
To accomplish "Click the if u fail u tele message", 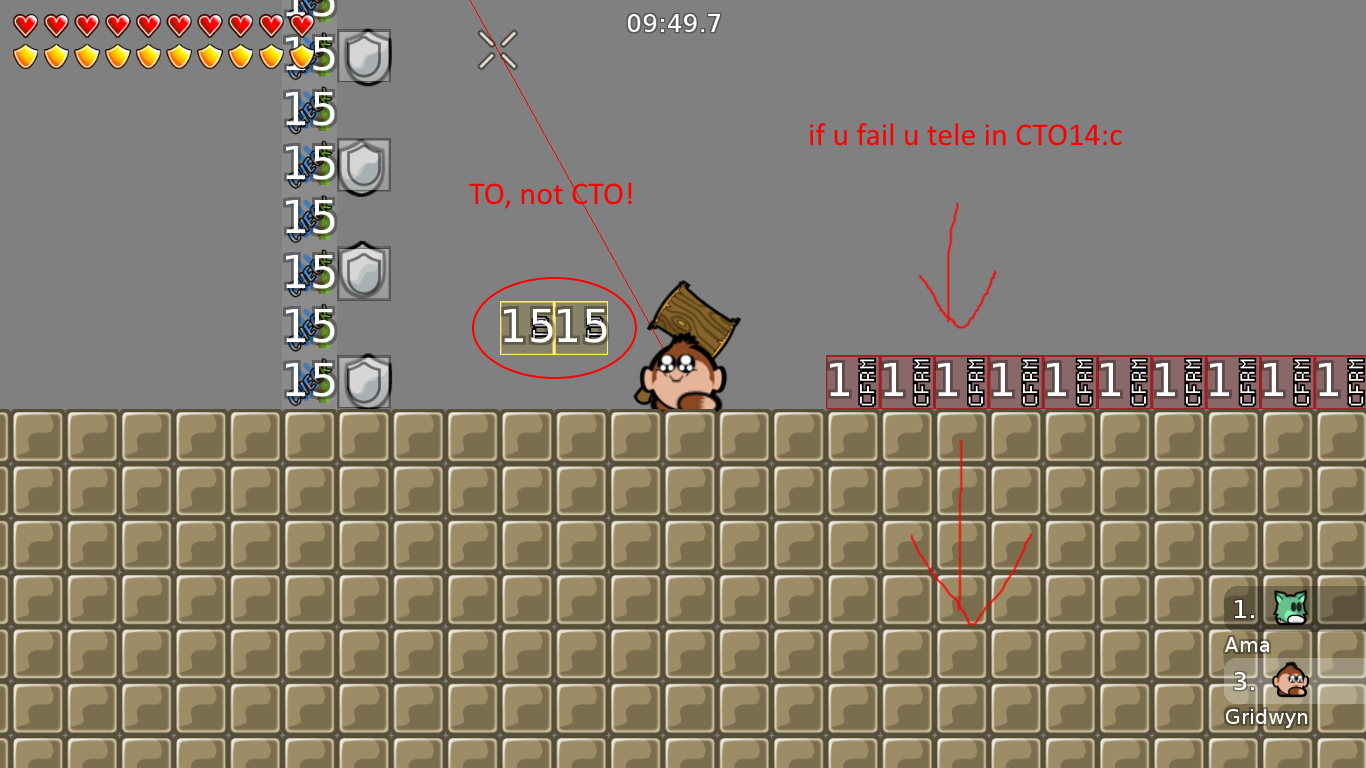I will (x=965, y=136).
